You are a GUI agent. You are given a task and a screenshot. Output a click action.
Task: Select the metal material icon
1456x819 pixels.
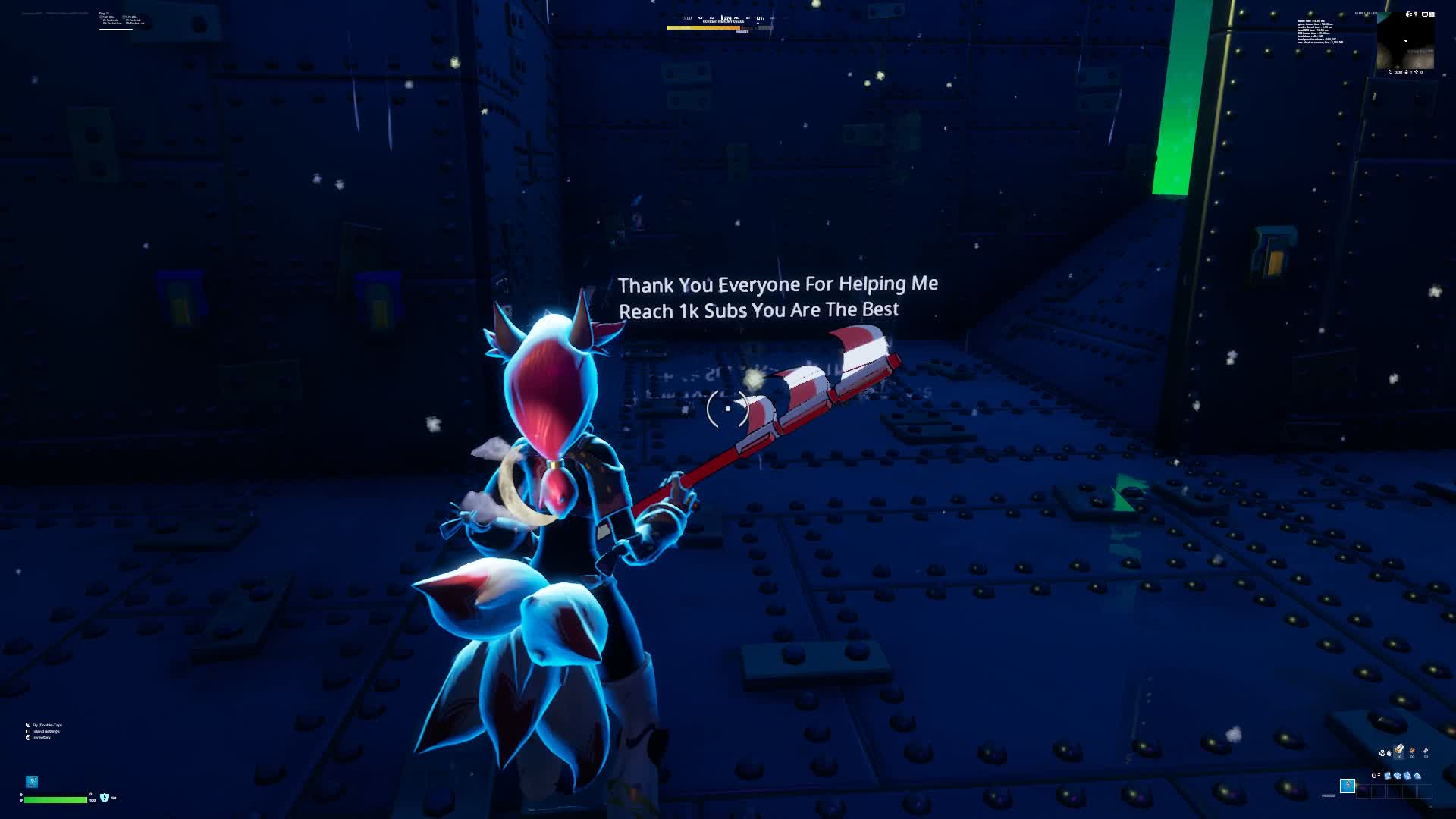(x=1426, y=752)
